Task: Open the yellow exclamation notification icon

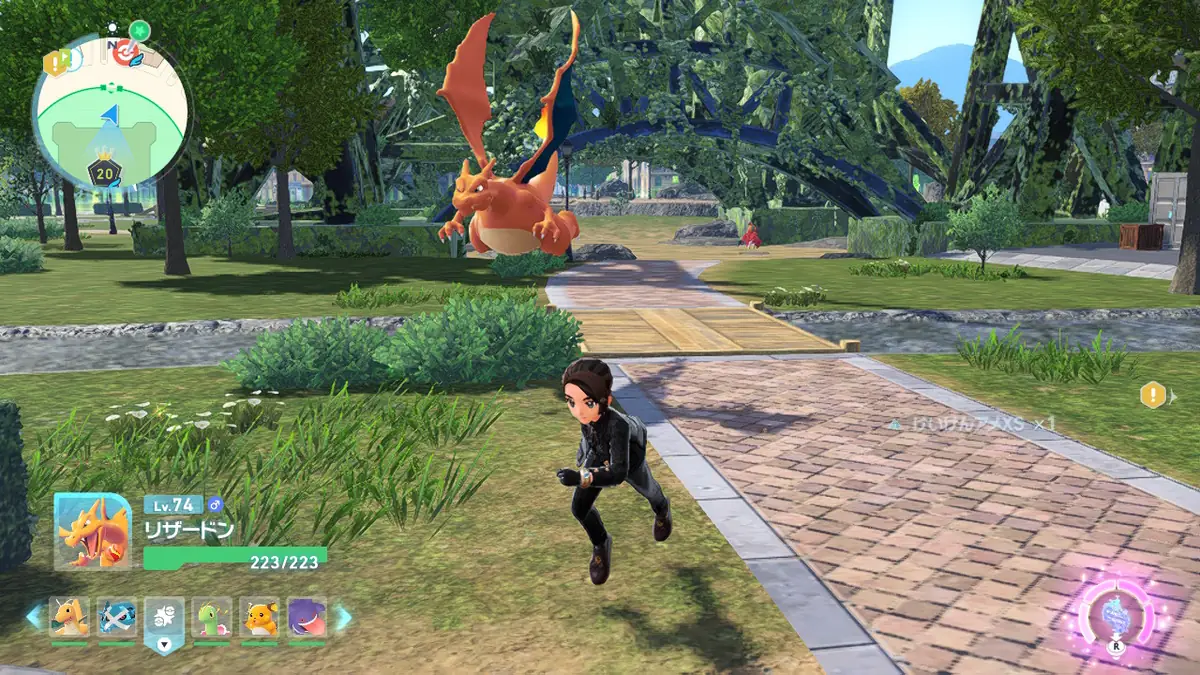Action: click(1153, 395)
